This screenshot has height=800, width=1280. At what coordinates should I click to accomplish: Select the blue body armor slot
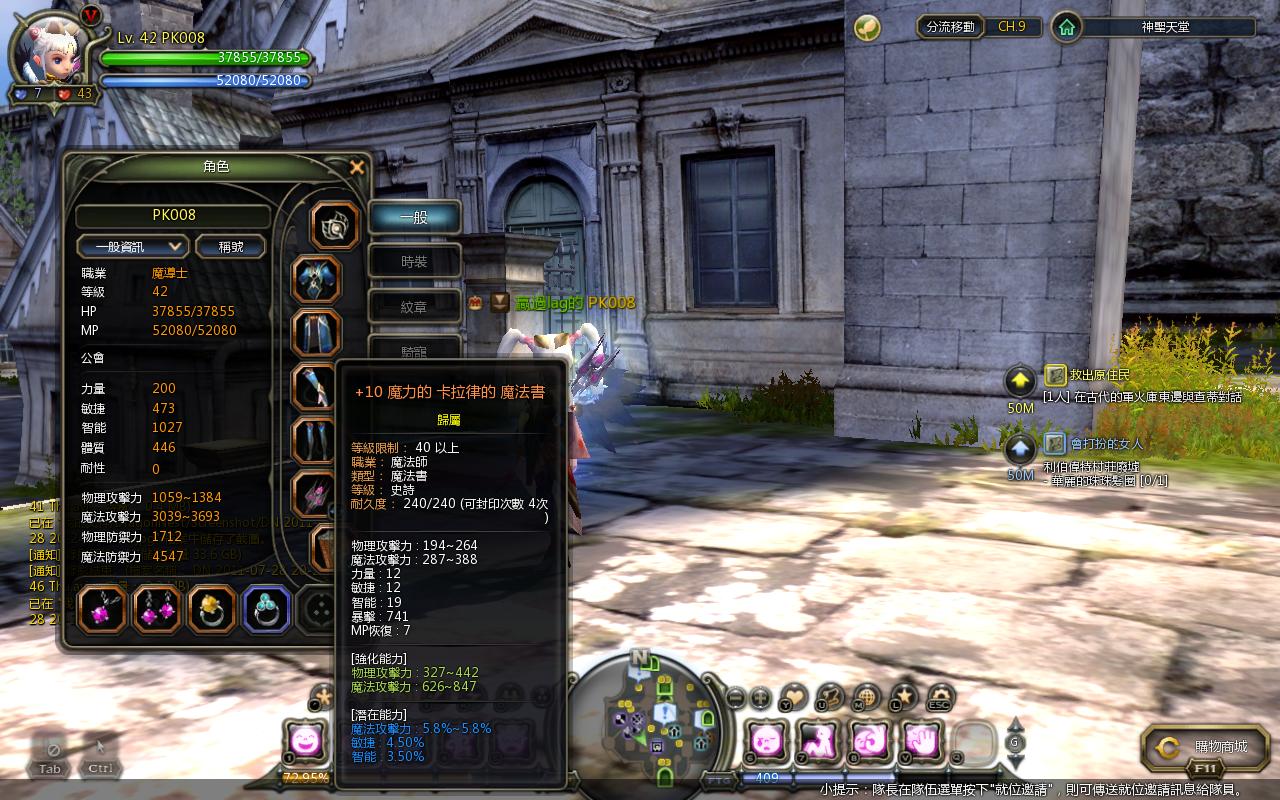pos(316,280)
